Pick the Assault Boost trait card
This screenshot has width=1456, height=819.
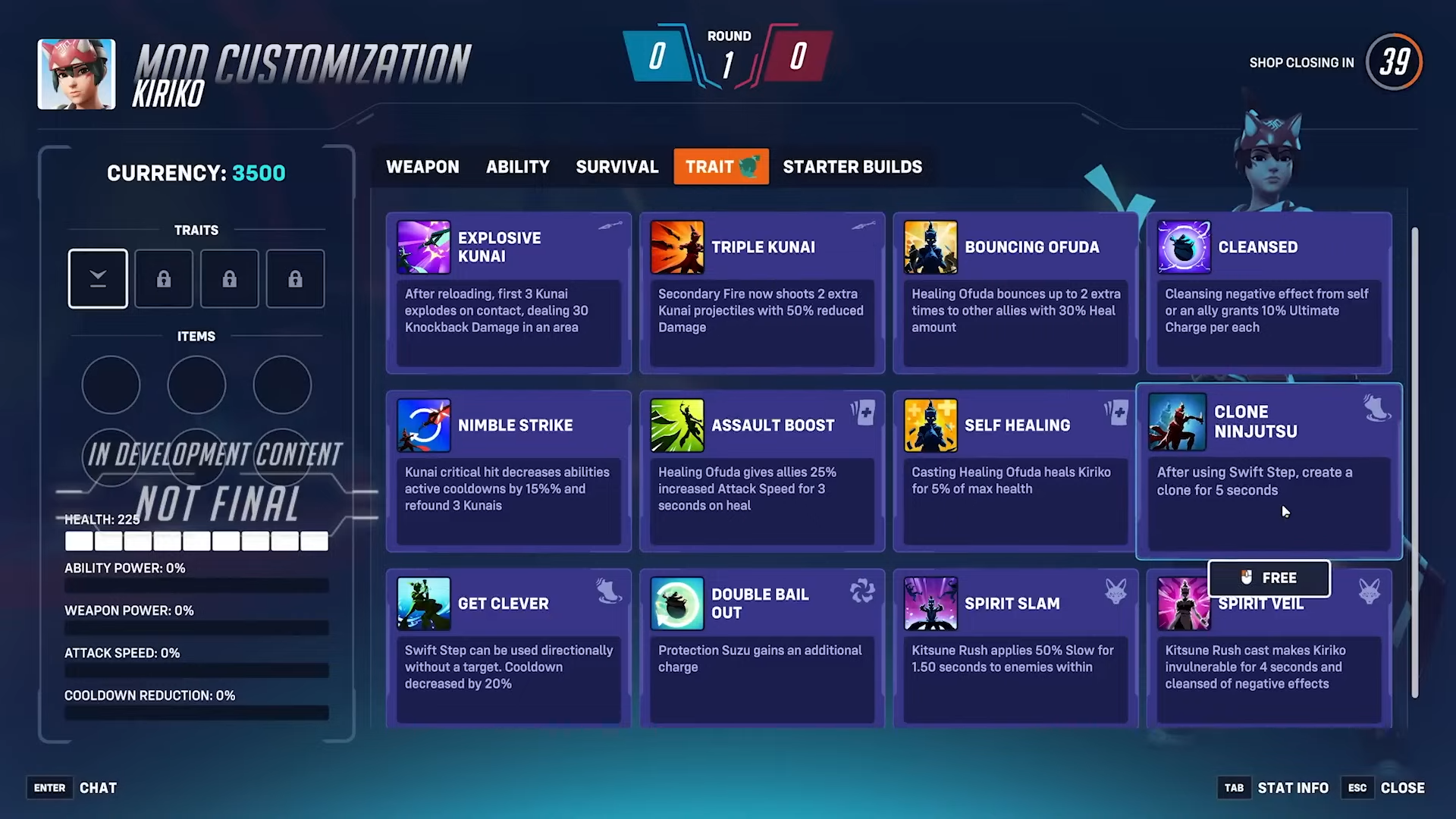761,471
